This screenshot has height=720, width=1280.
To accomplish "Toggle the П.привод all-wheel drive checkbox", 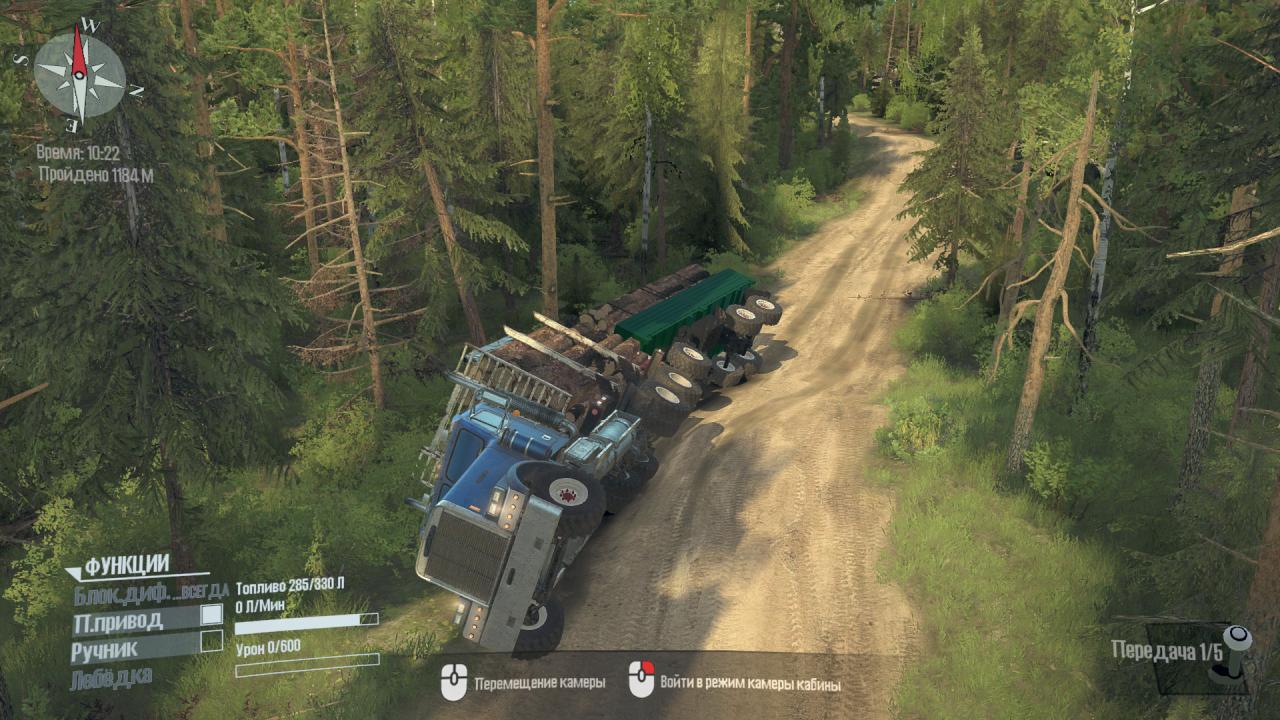I will point(212,614).
